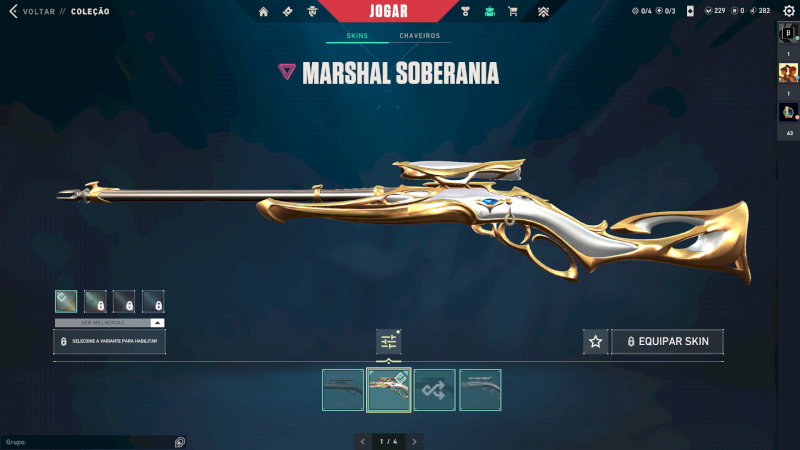Select the Skins tab
The width and height of the screenshot is (800, 450).
click(x=357, y=36)
